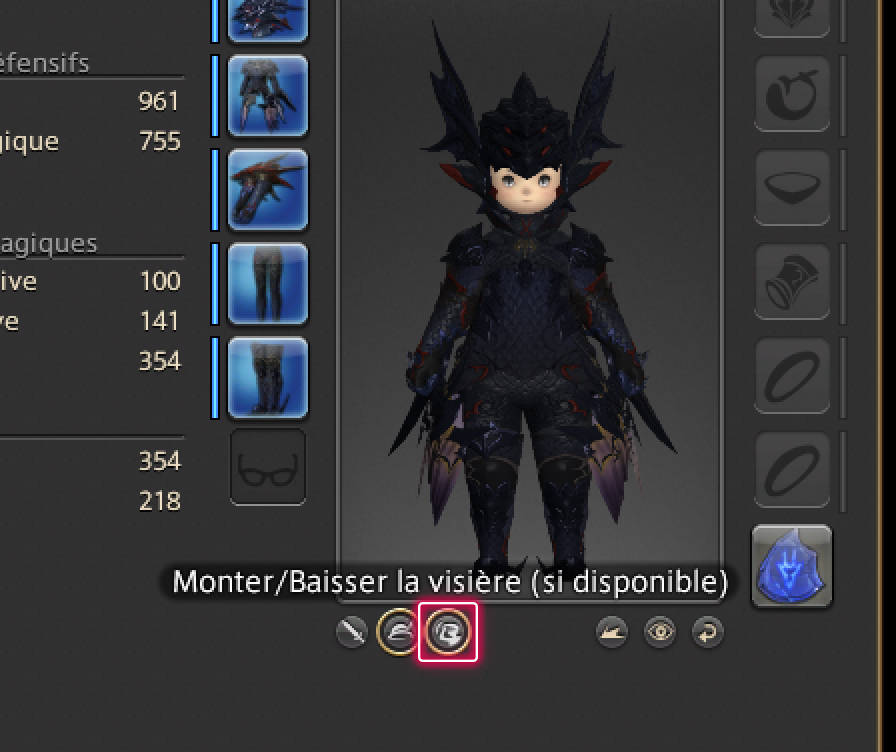Open the empty earrings slot

pyautogui.click(x=792, y=94)
